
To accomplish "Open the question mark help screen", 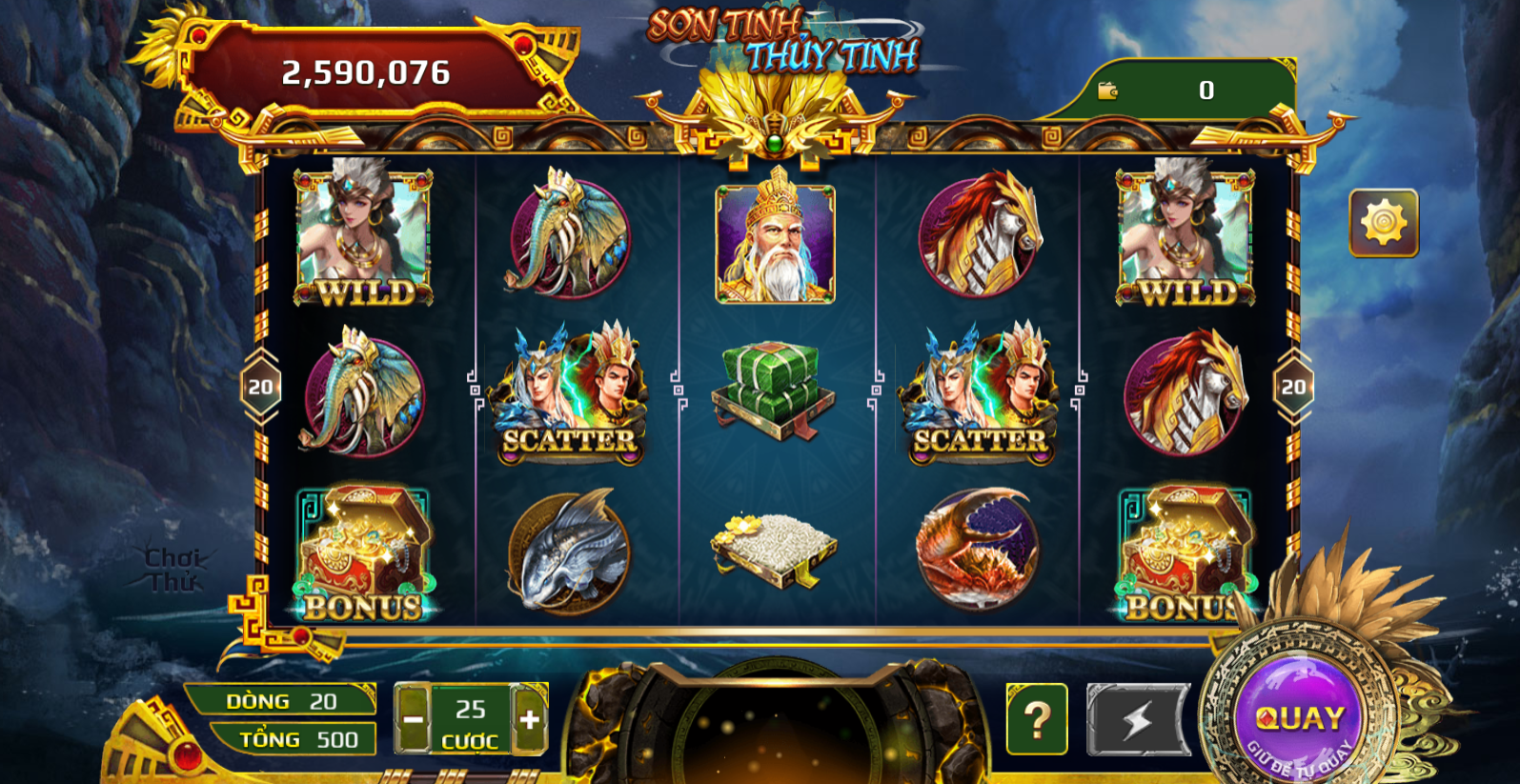I will click(1037, 719).
